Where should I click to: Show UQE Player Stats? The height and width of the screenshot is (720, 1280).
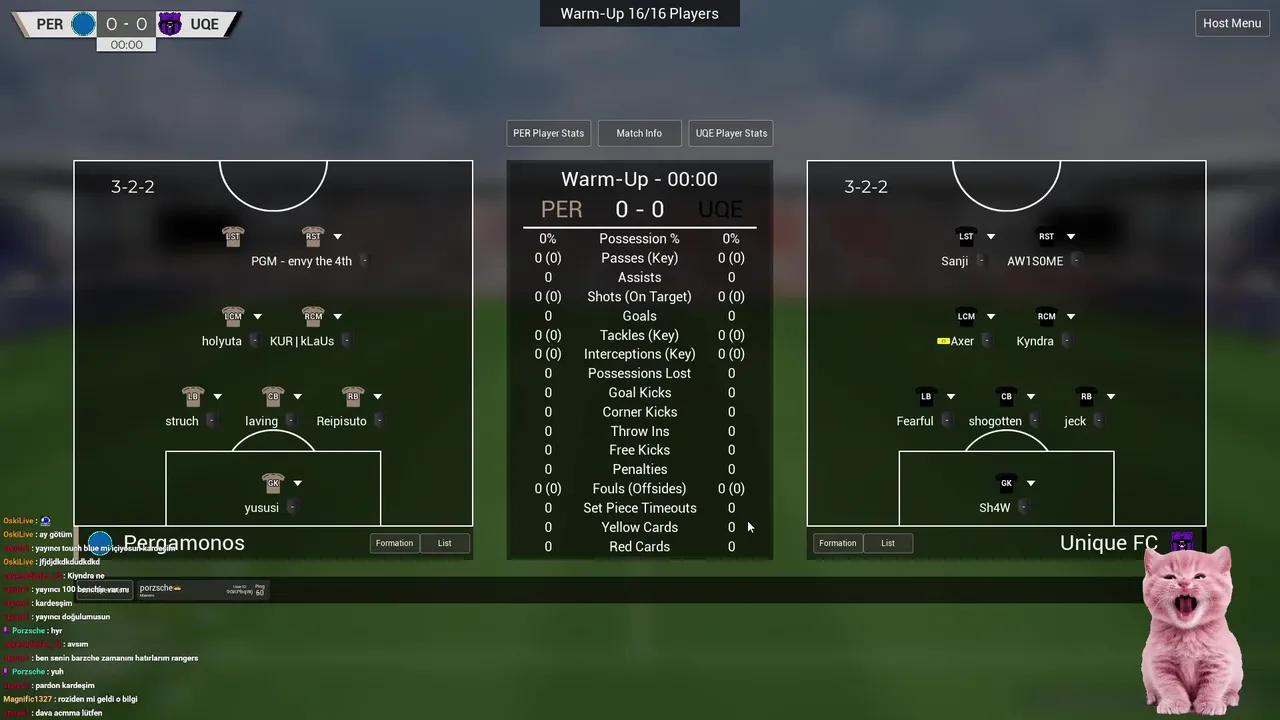click(x=731, y=133)
